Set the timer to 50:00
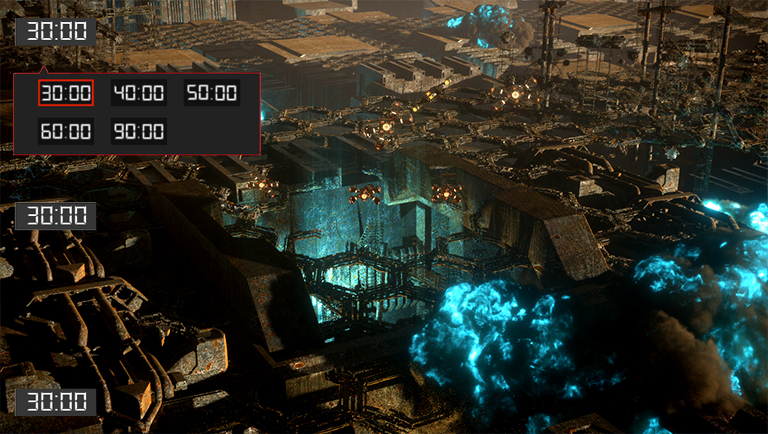 (x=211, y=93)
